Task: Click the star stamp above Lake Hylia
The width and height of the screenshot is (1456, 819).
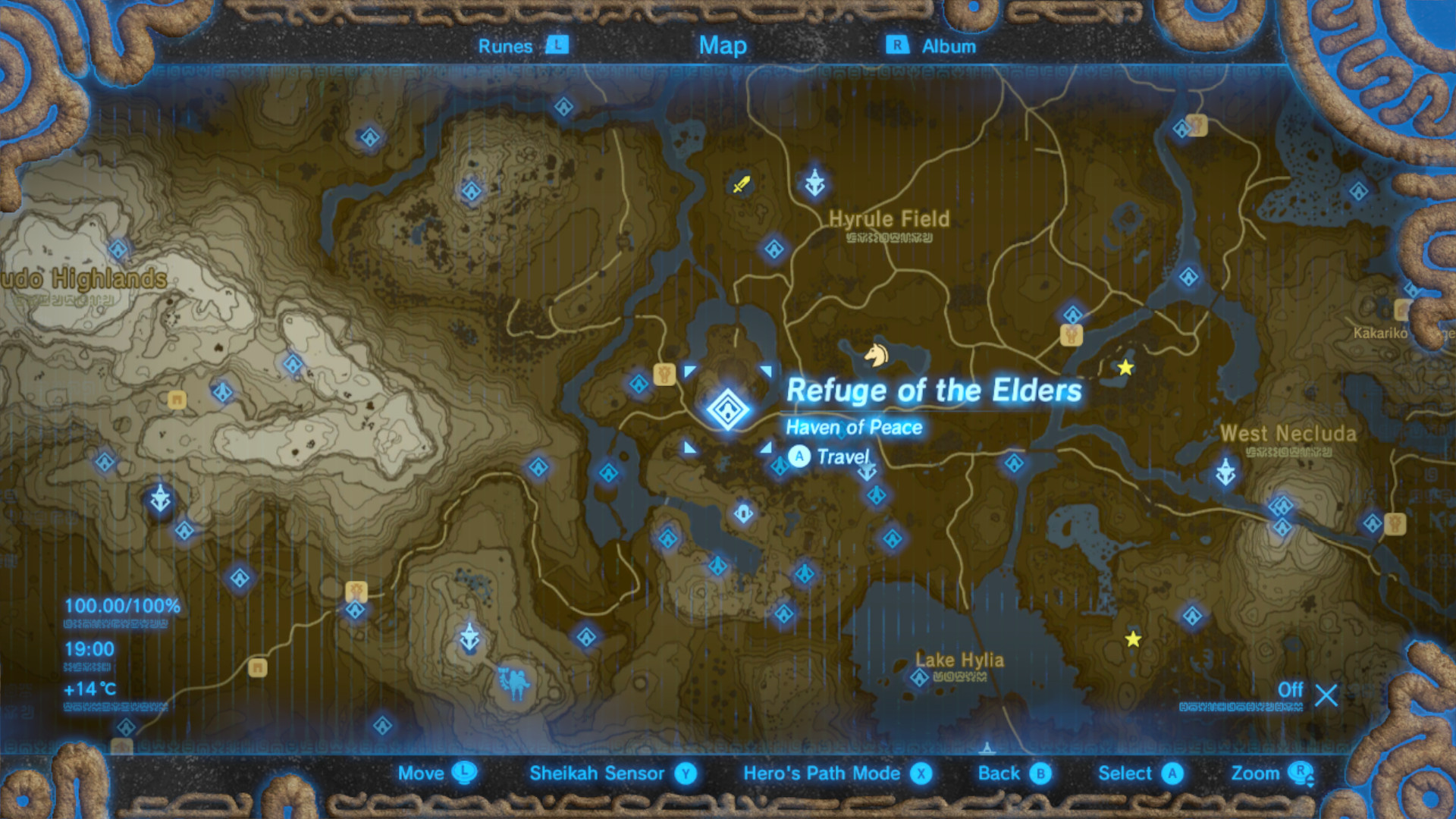Action: 1132,641
